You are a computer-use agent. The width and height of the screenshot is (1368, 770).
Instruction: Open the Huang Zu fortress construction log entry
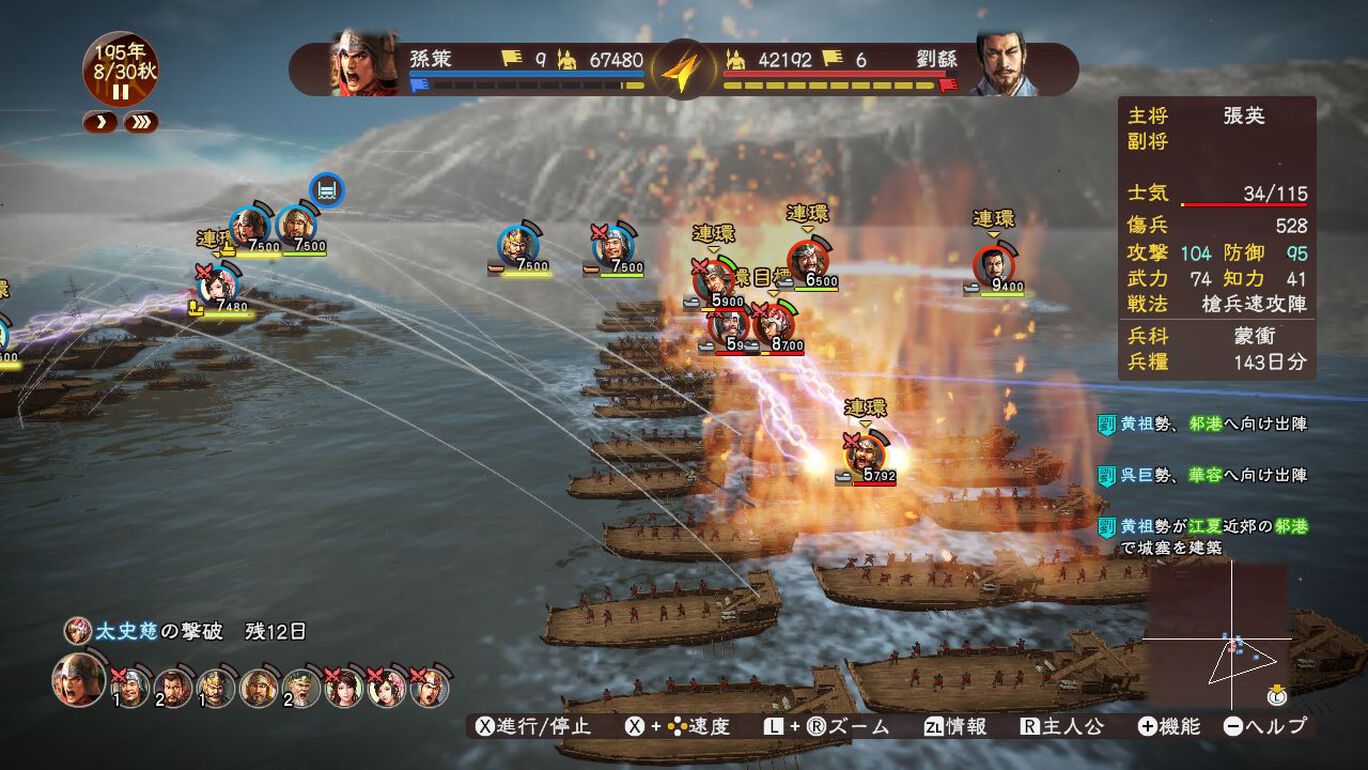pos(1202,537)
